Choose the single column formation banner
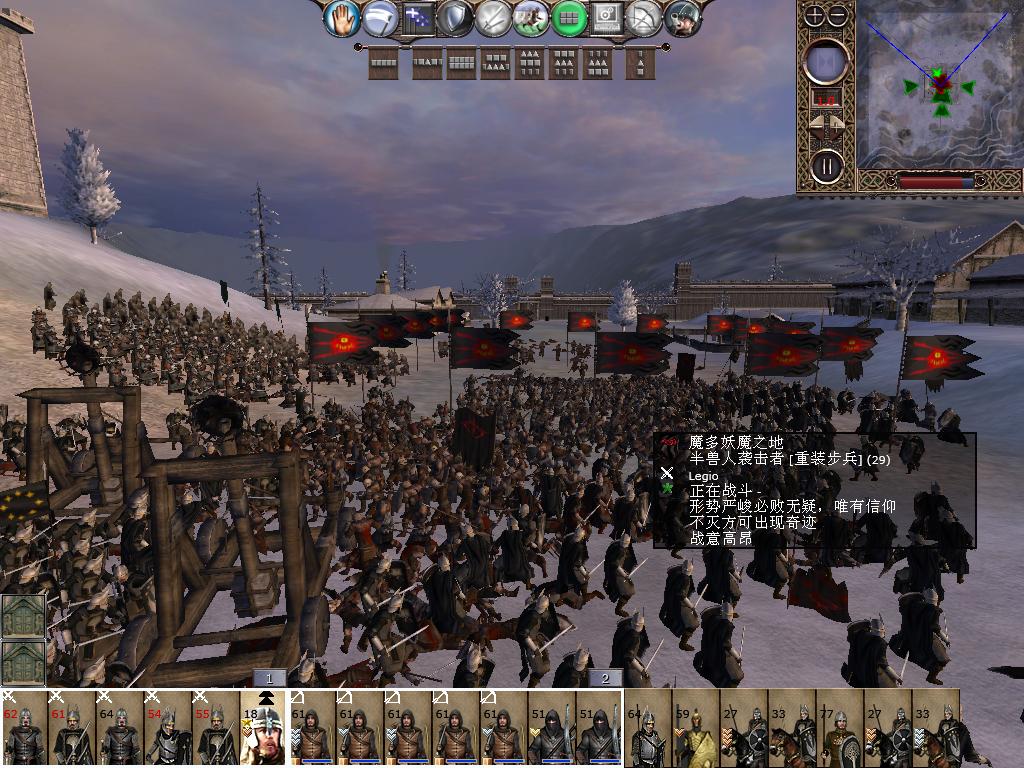 point(641,65)
